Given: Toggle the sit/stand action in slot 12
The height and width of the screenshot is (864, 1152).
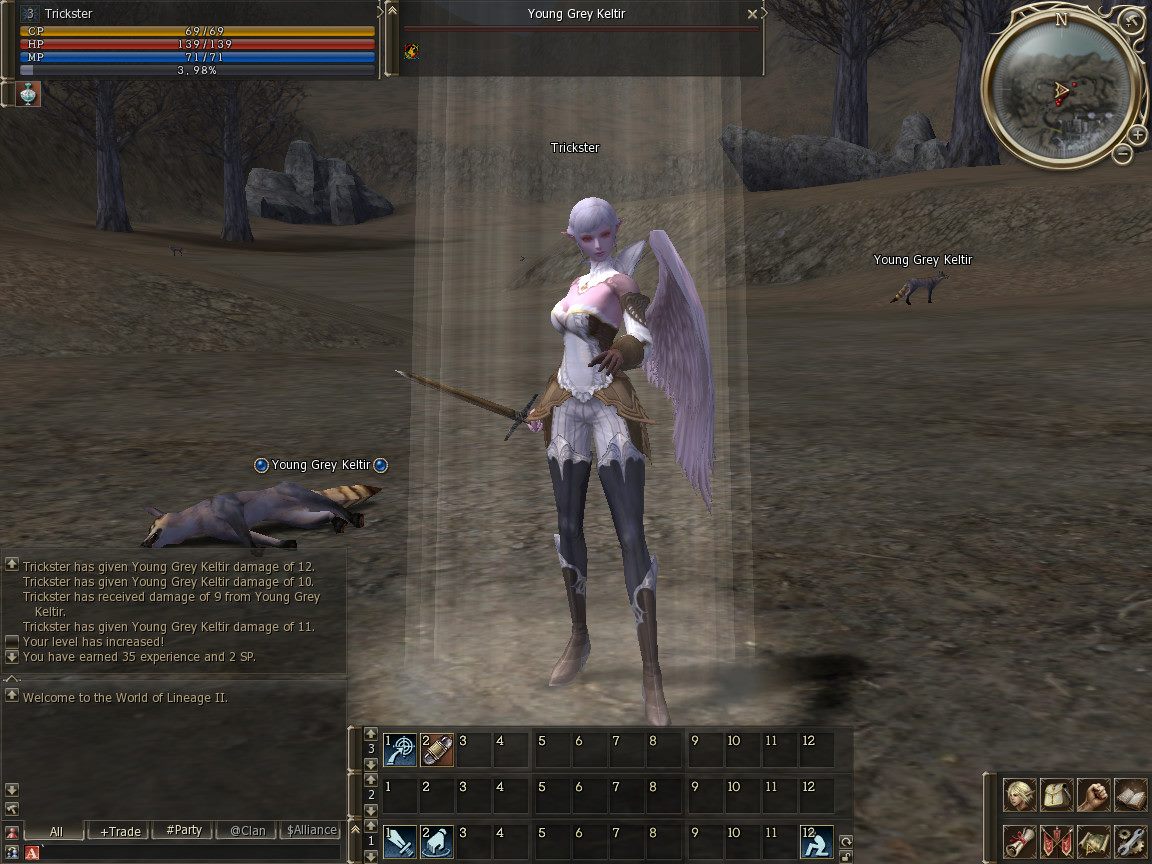Looking at the screenshot, I should [816, 841].
